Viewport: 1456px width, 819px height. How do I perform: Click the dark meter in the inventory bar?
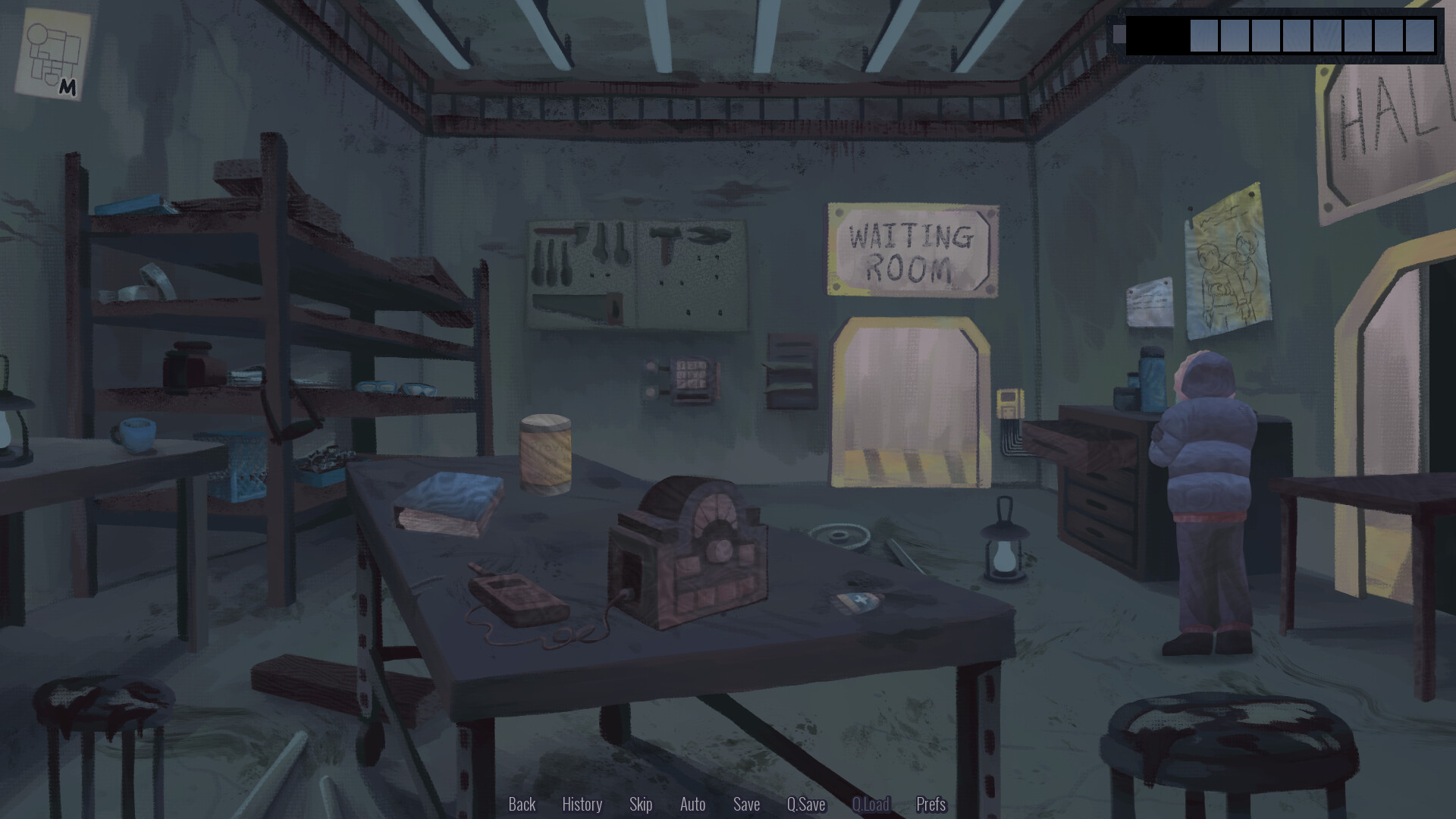[1156, 34]
